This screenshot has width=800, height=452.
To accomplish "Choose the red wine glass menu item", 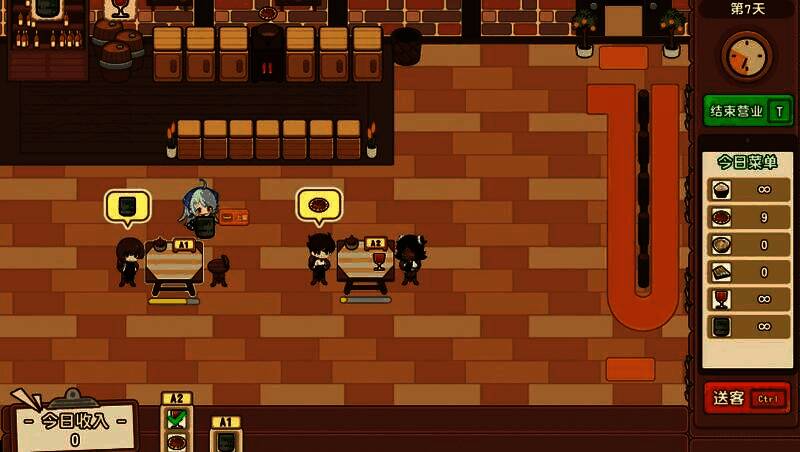I will pyautogui.click(x=720, y=299).
